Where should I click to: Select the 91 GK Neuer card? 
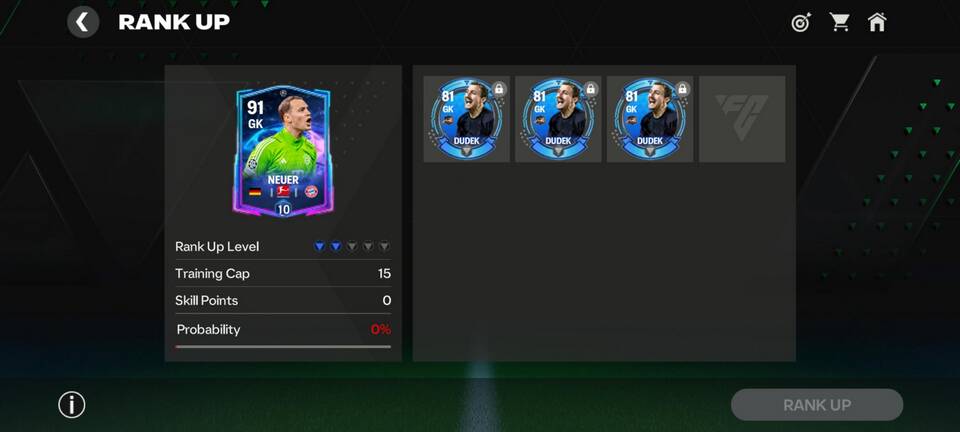[282, 150]
